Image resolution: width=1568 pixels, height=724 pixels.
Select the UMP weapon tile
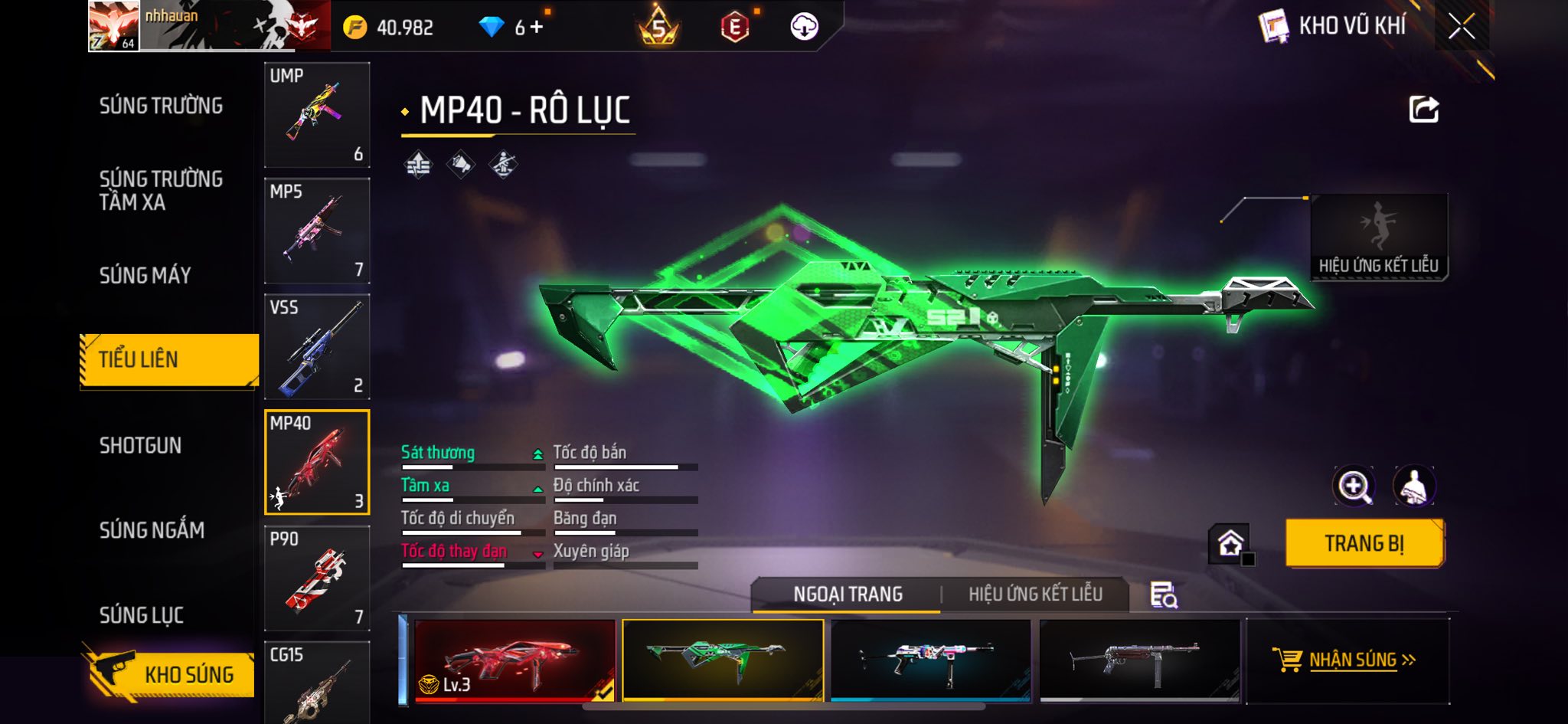317,115
